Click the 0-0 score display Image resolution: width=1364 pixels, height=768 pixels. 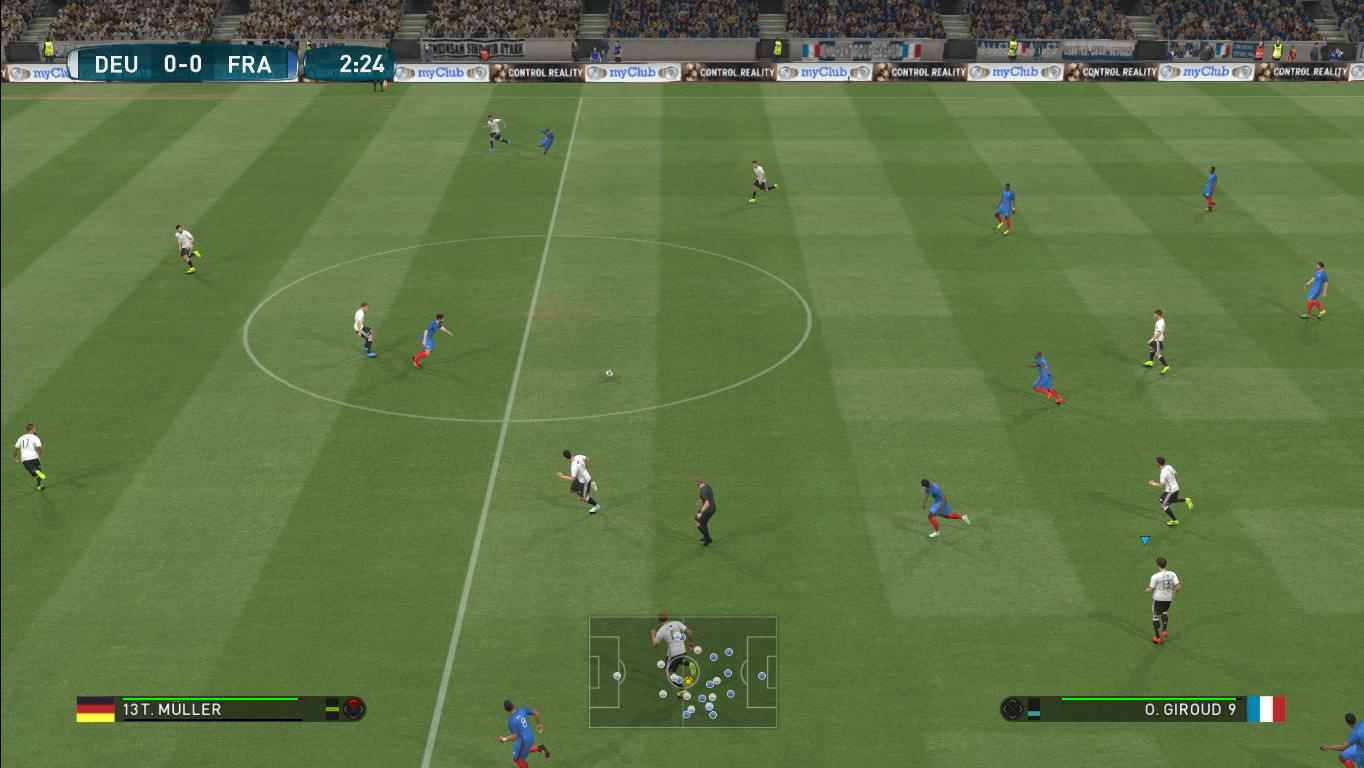coord(182,65)
